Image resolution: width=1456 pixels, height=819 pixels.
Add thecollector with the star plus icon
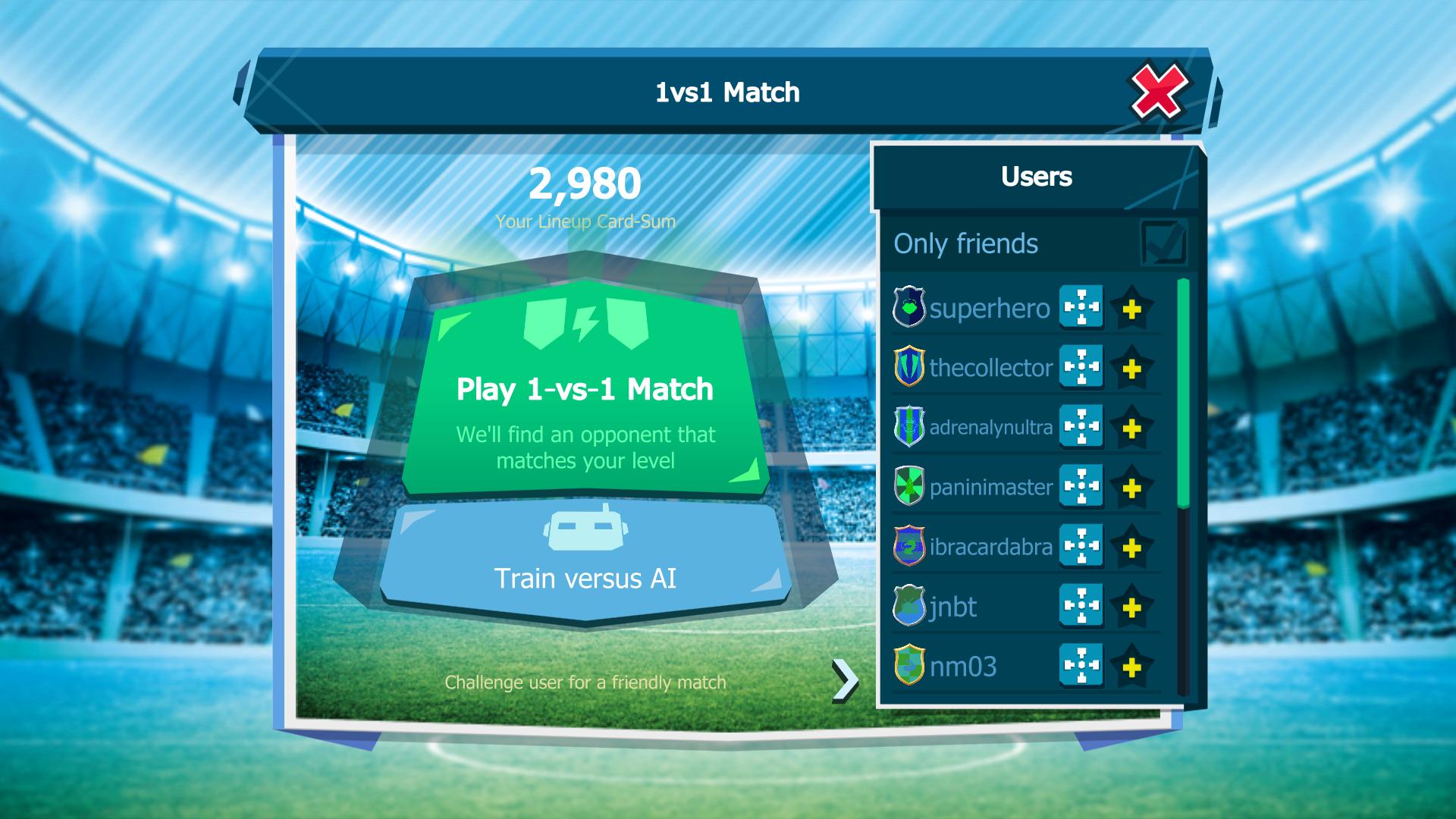(1131, 369)
